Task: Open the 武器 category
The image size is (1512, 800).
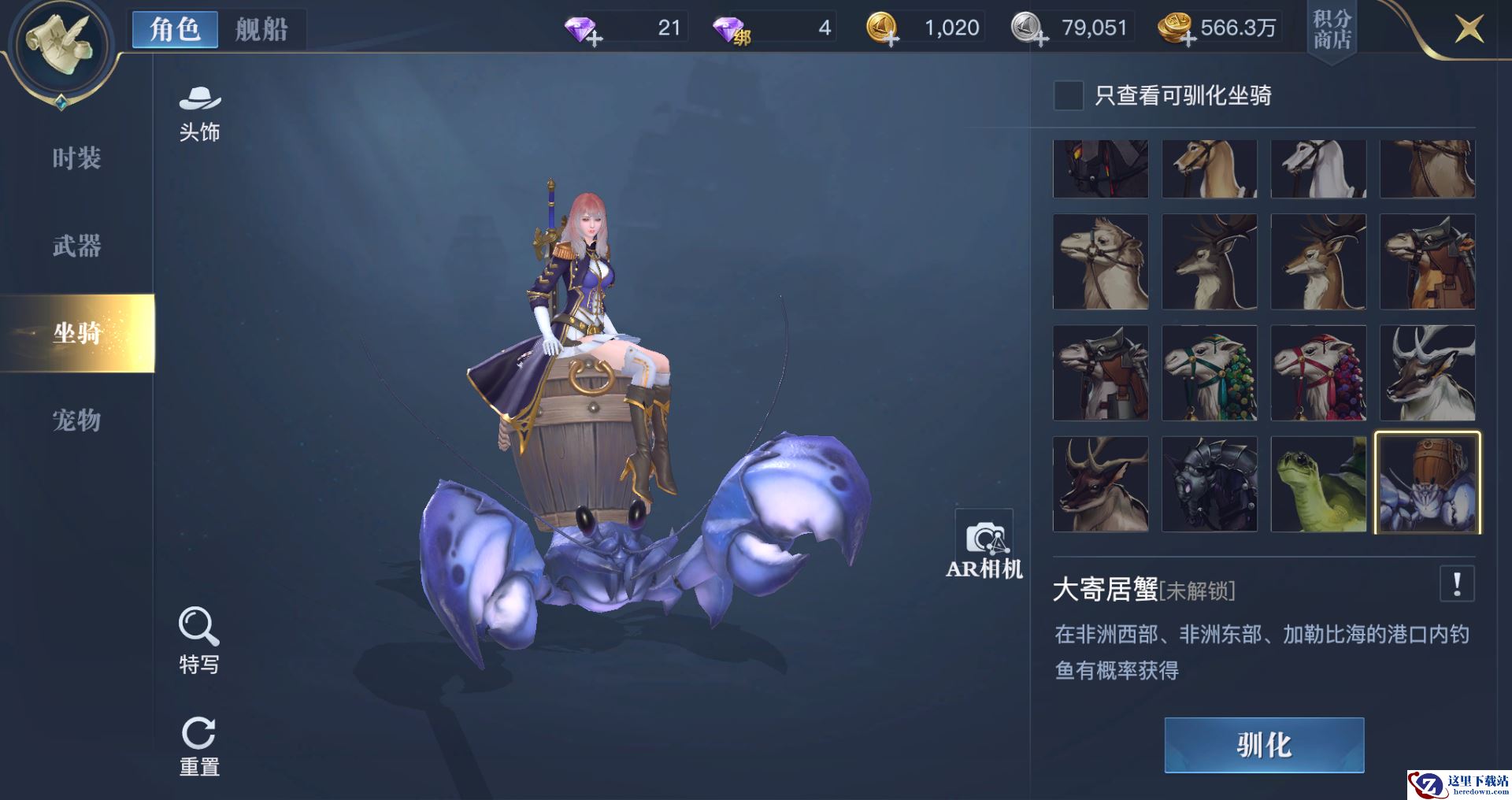Action: (x=76, y=246)
